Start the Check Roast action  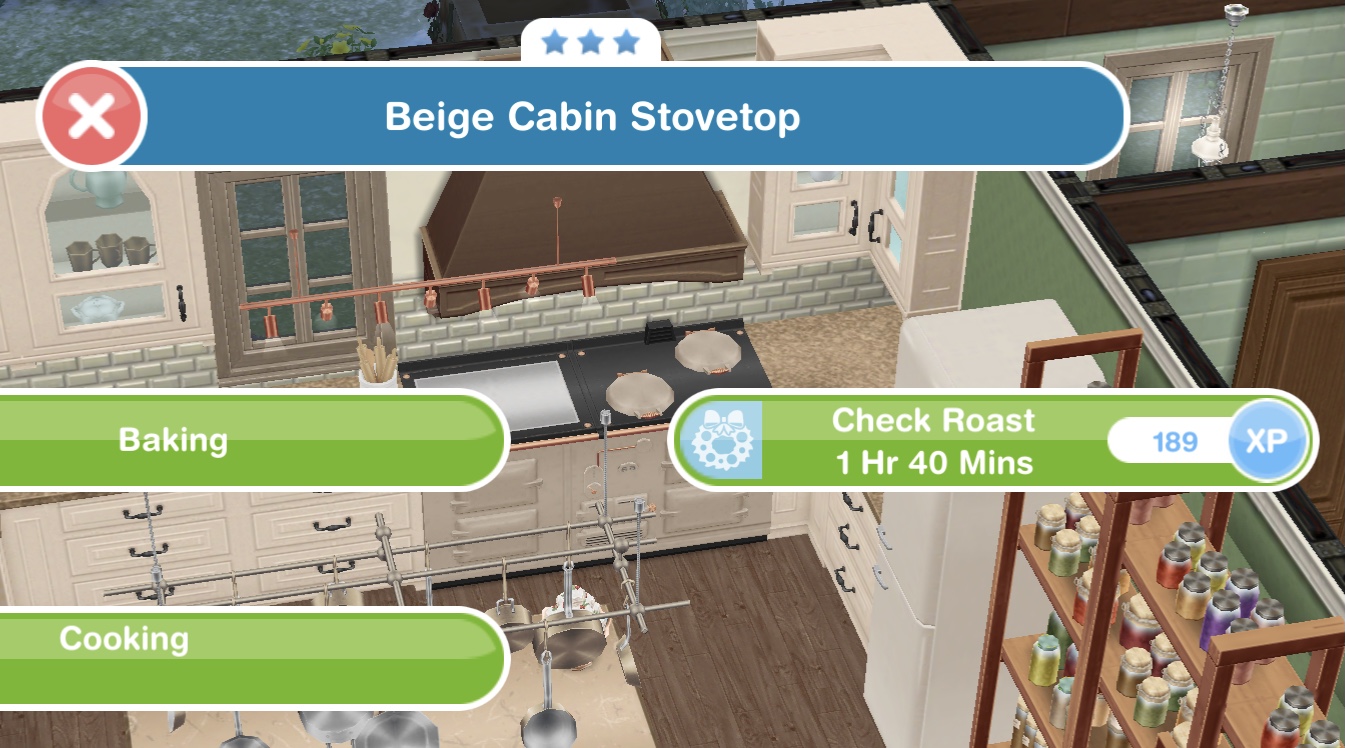(x=930, y=440)
